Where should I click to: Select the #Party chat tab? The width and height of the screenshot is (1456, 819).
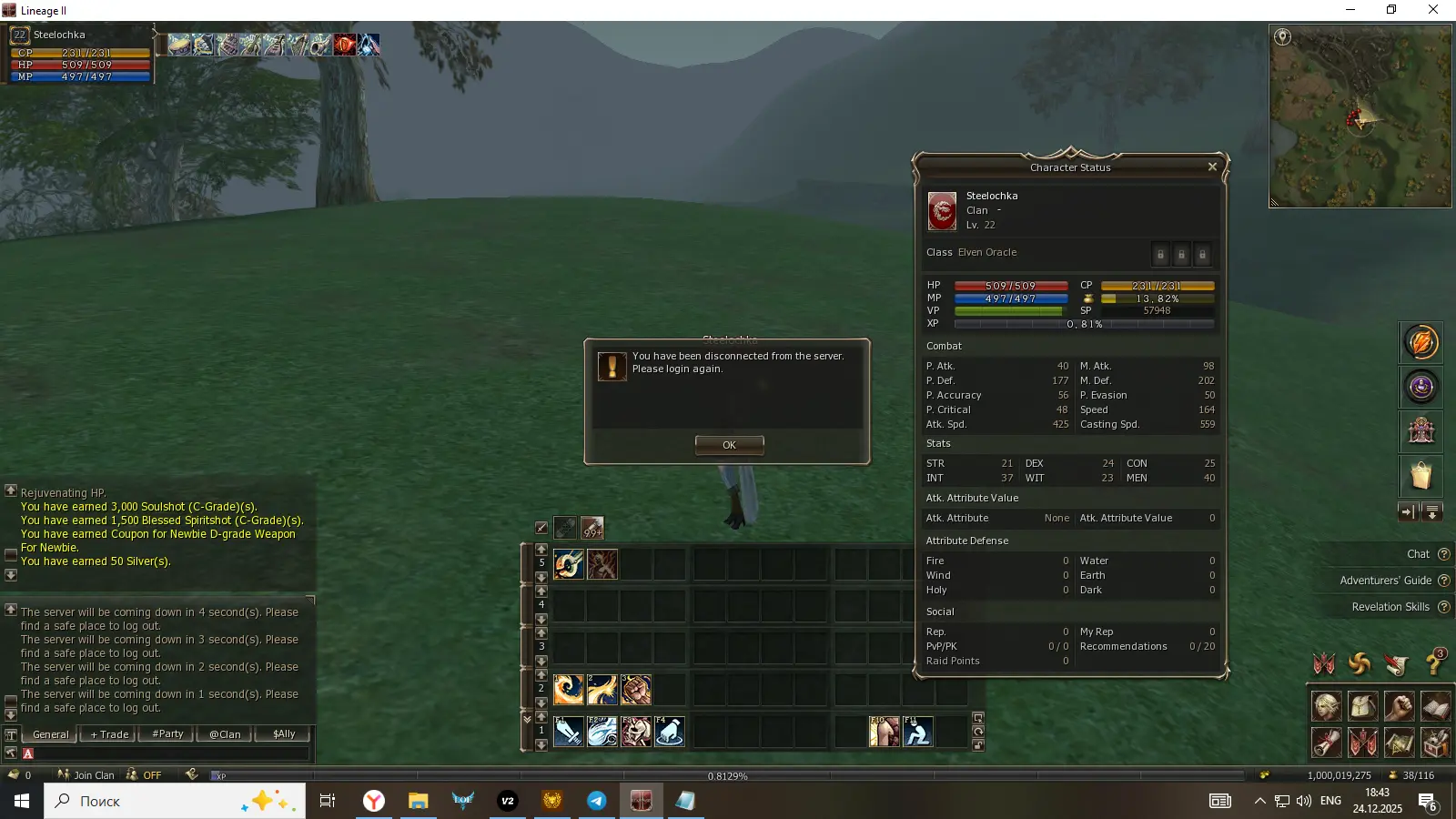click(167, 734)
